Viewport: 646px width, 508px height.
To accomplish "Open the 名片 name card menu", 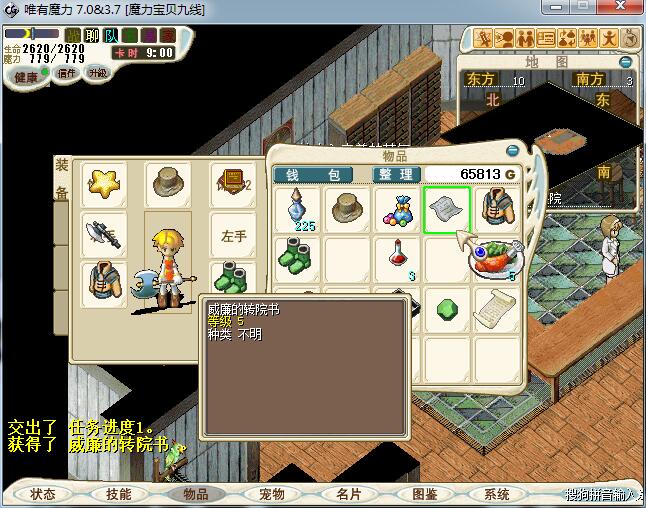I will pos(348,494).
